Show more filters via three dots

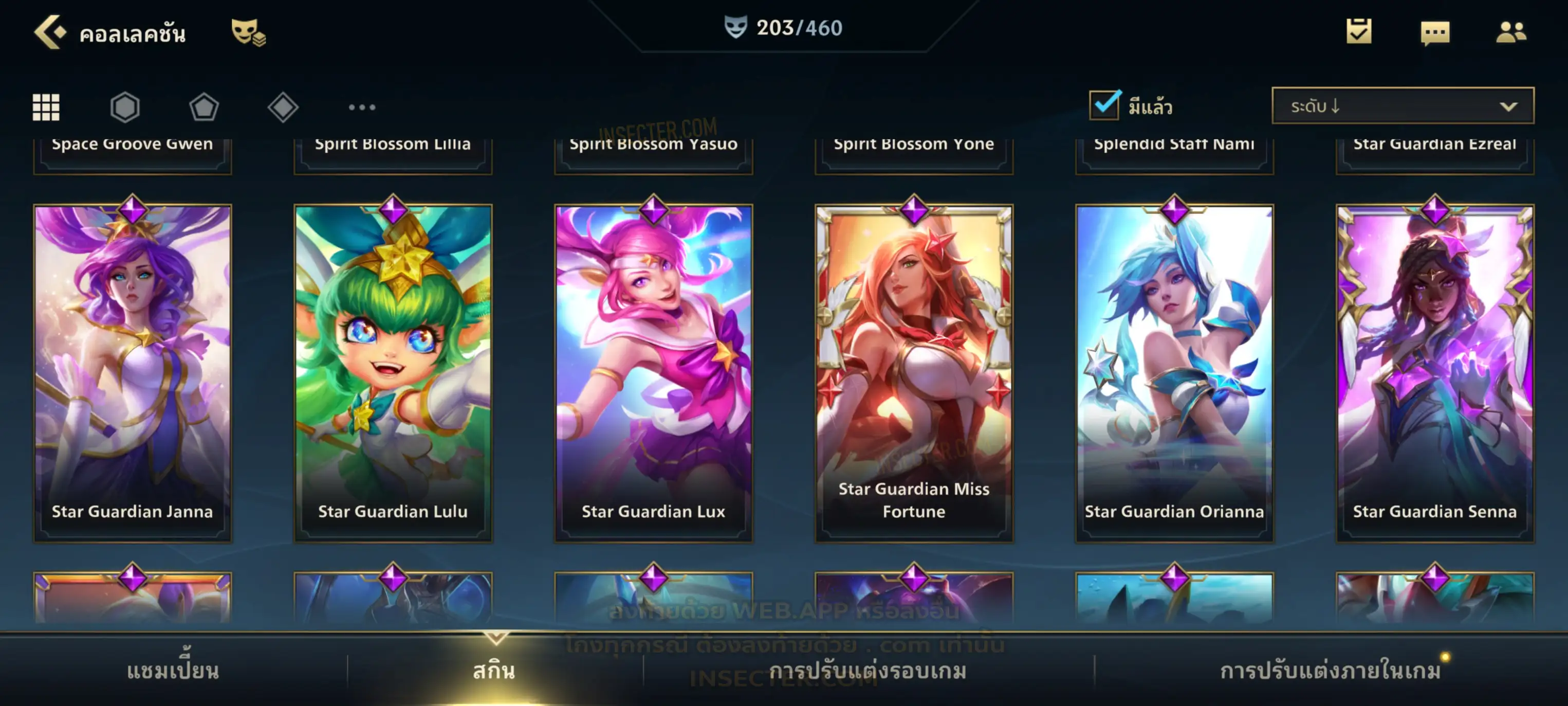pos(362,107)
